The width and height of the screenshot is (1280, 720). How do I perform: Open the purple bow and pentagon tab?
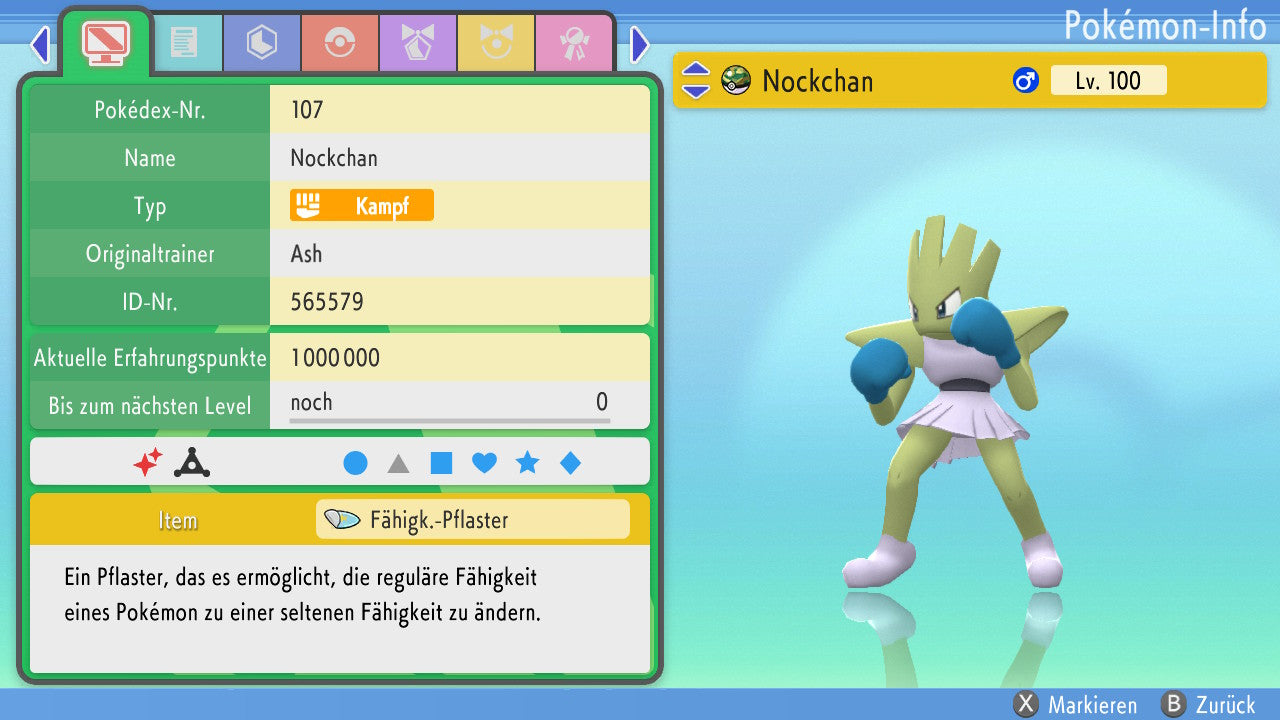point(418,43)
